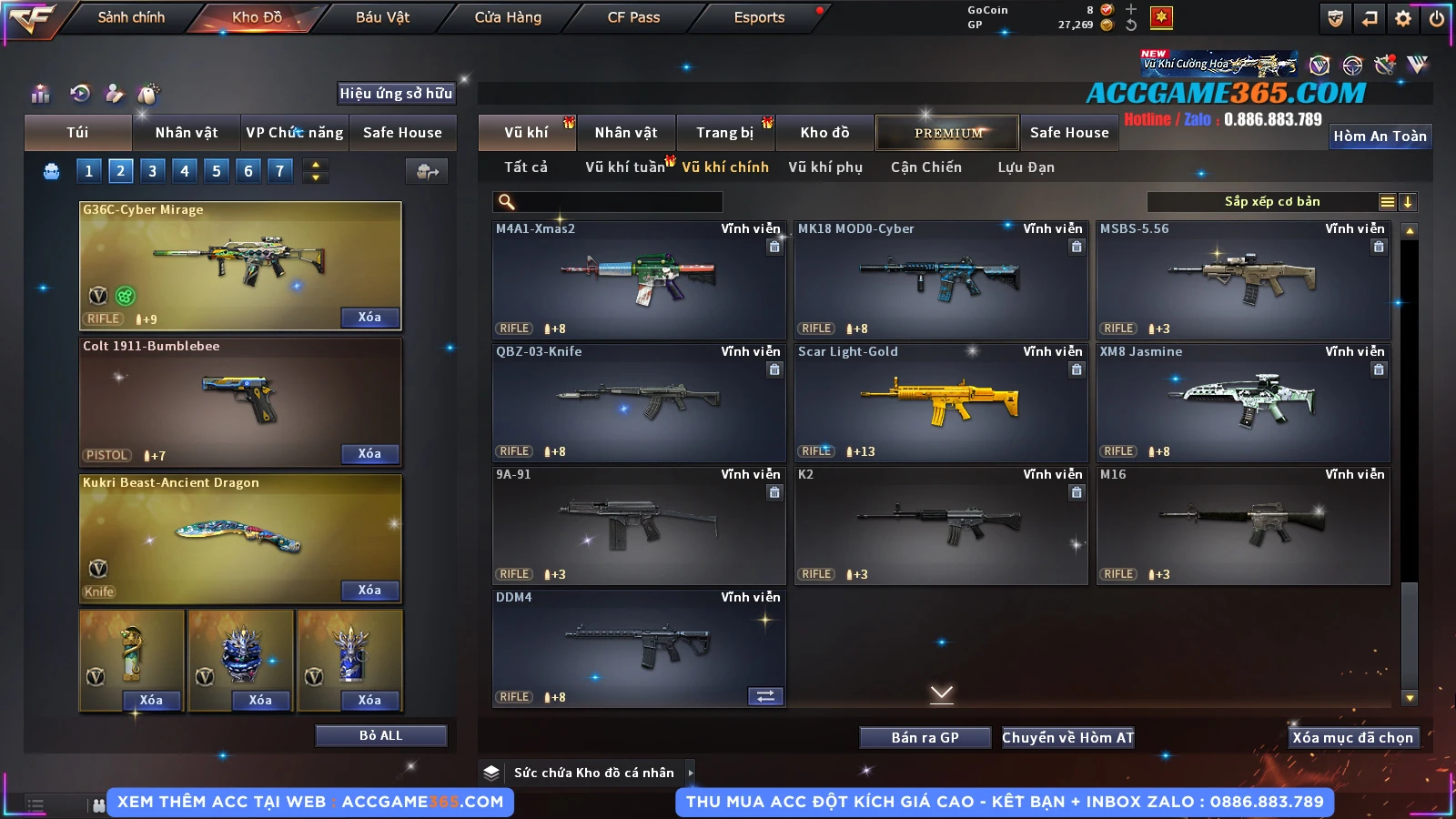Open the CF Pass menu
The image size is (1456, 819).
click(633, 17)
